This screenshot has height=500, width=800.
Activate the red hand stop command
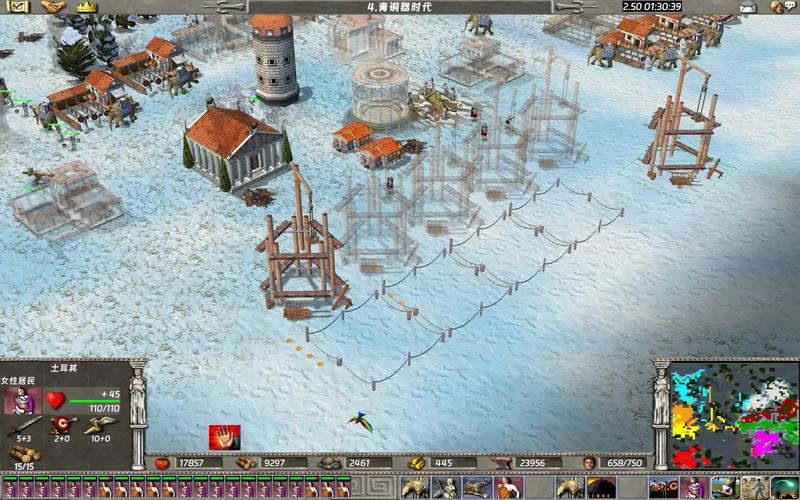pyautogui.click(x=224, y=436)
